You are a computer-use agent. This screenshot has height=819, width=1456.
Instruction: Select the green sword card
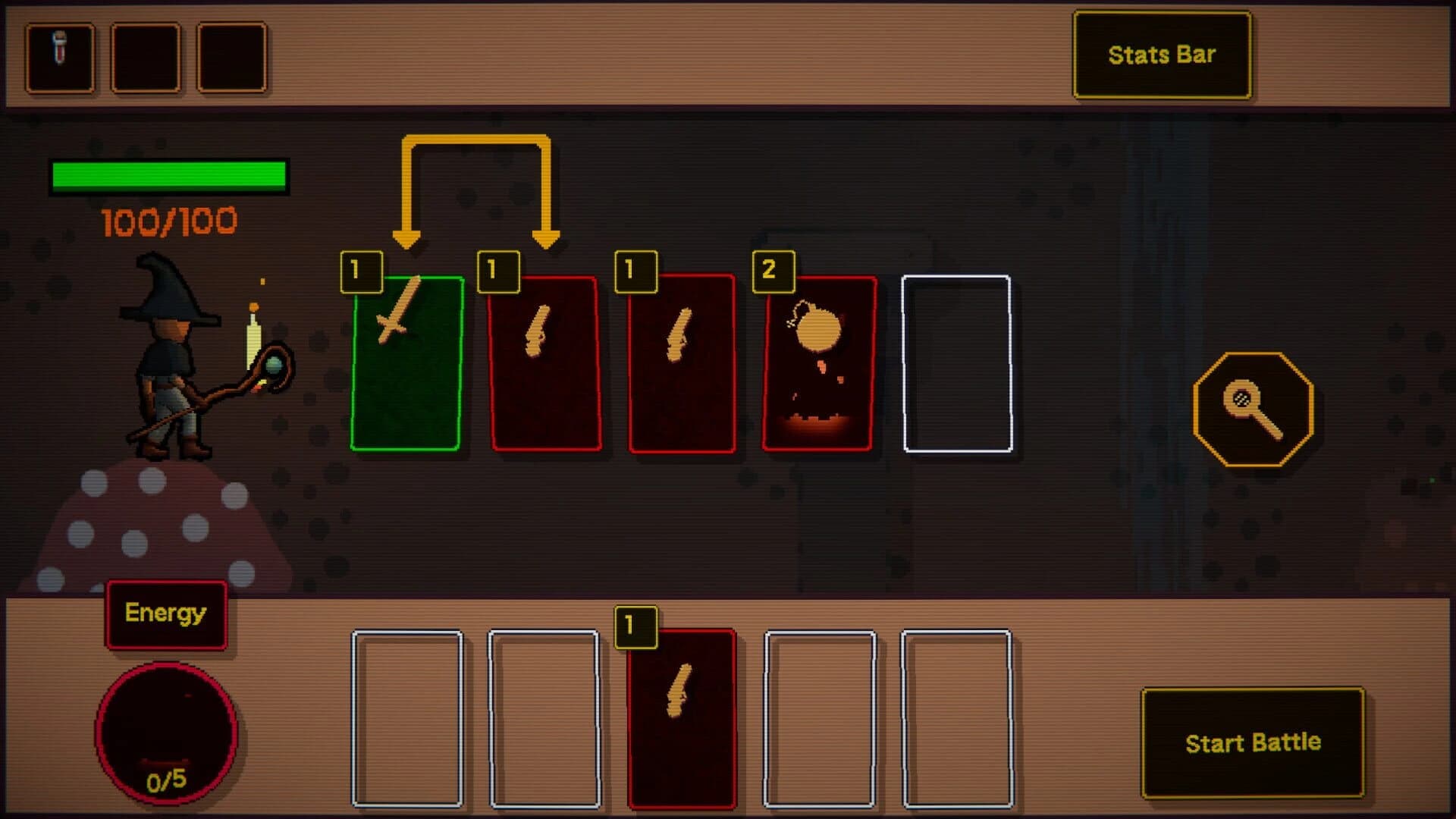pos(408,364)
